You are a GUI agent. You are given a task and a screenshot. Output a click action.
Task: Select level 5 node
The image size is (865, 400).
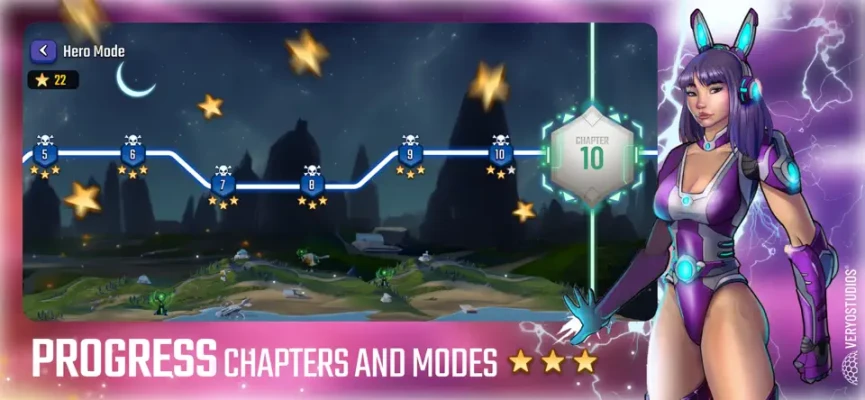coord(44,155)
